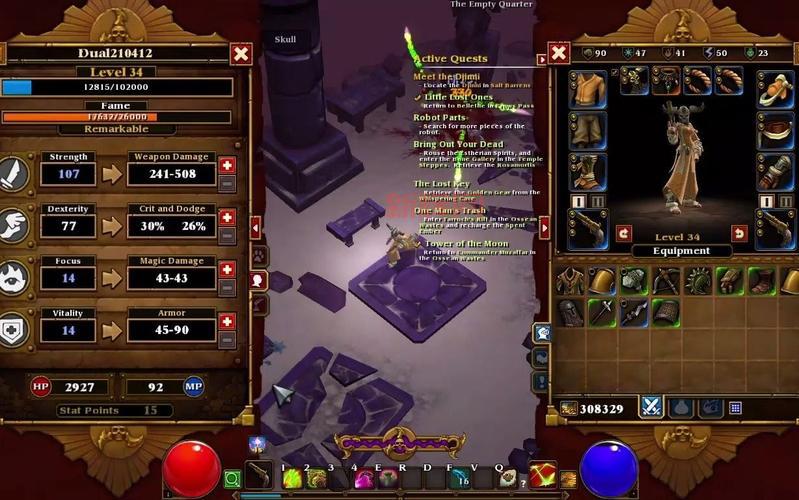Viewport: 799px width, 500px height.
Task: Close the character stats panel
Action: tap(241, 53)
